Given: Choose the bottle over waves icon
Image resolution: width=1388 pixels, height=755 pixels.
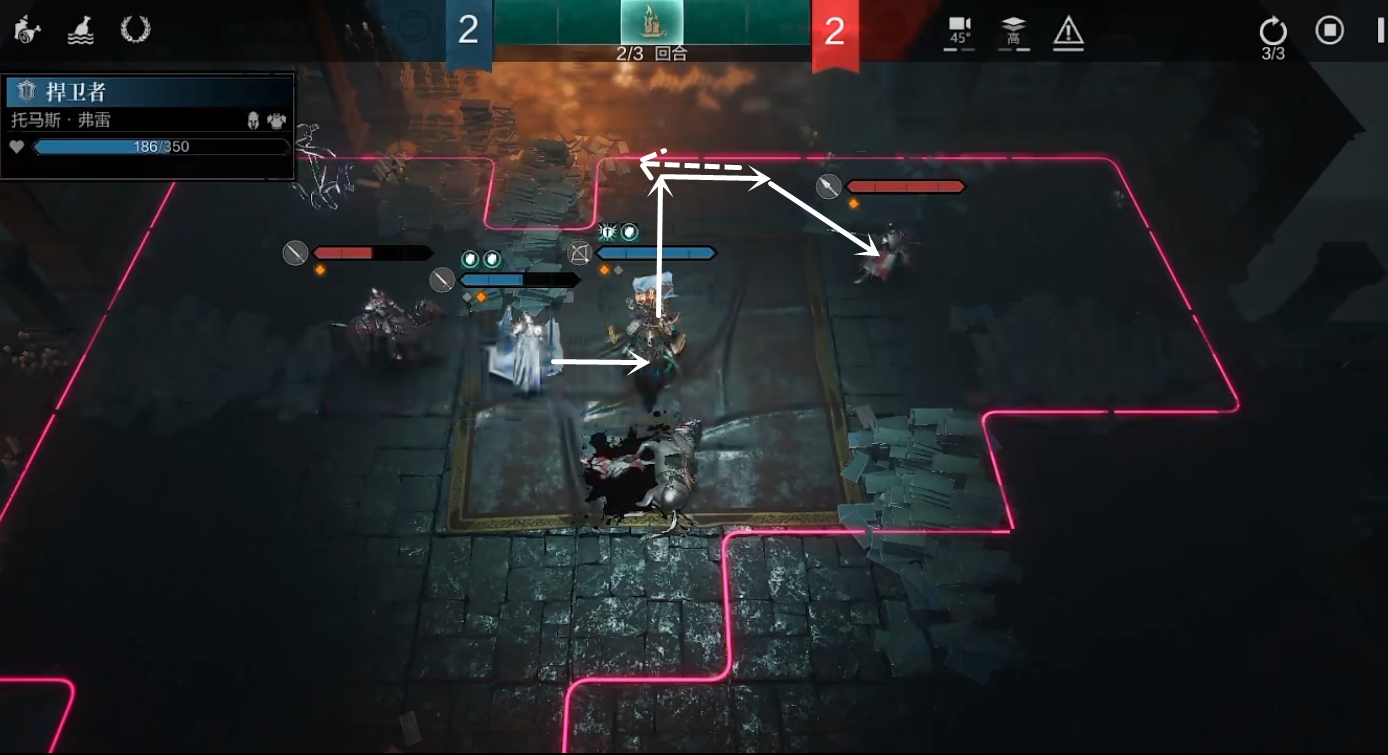Looking at the screenshot, I should tap(80, 30).
